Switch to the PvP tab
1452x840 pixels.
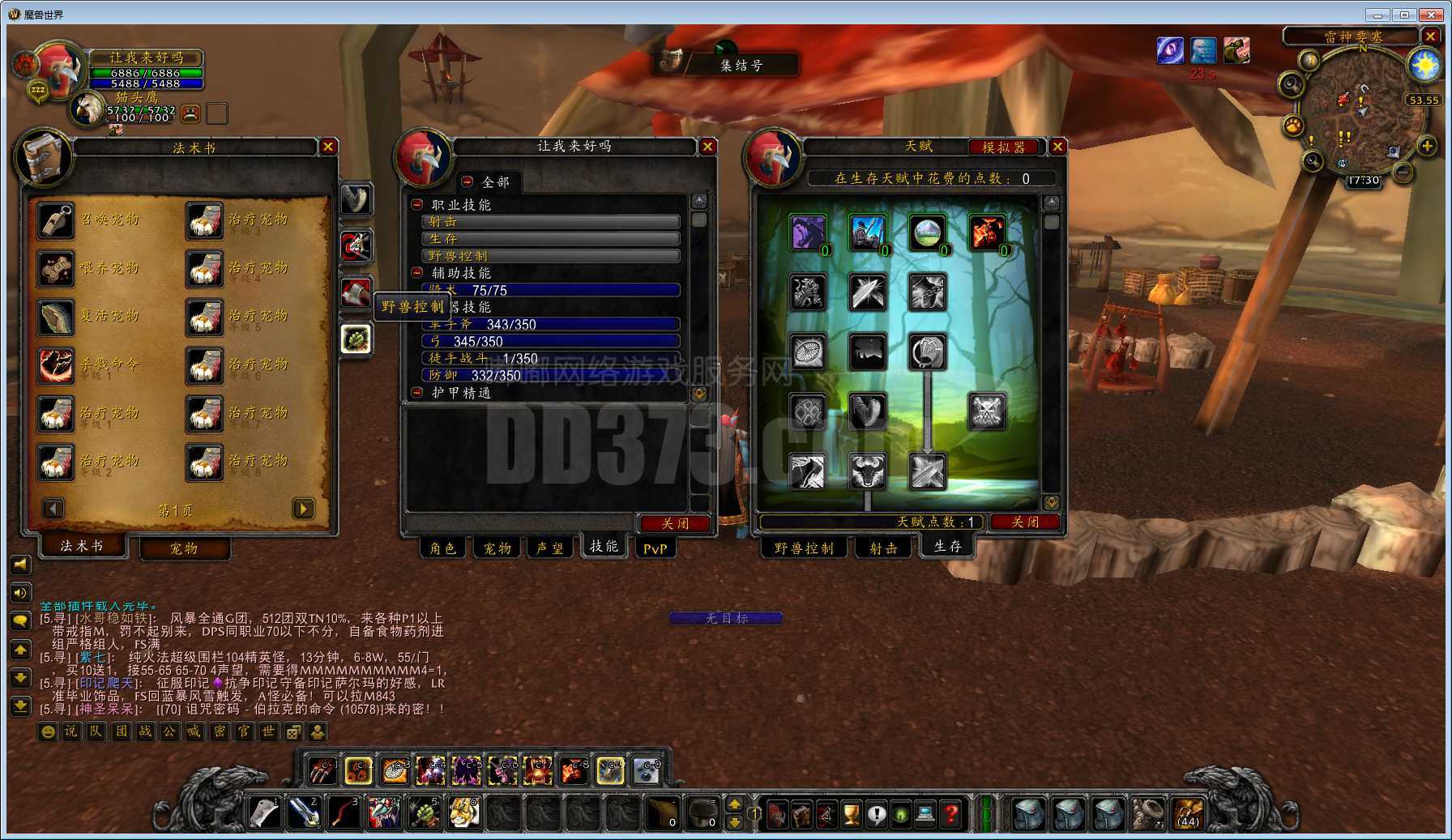coord(655,548)
